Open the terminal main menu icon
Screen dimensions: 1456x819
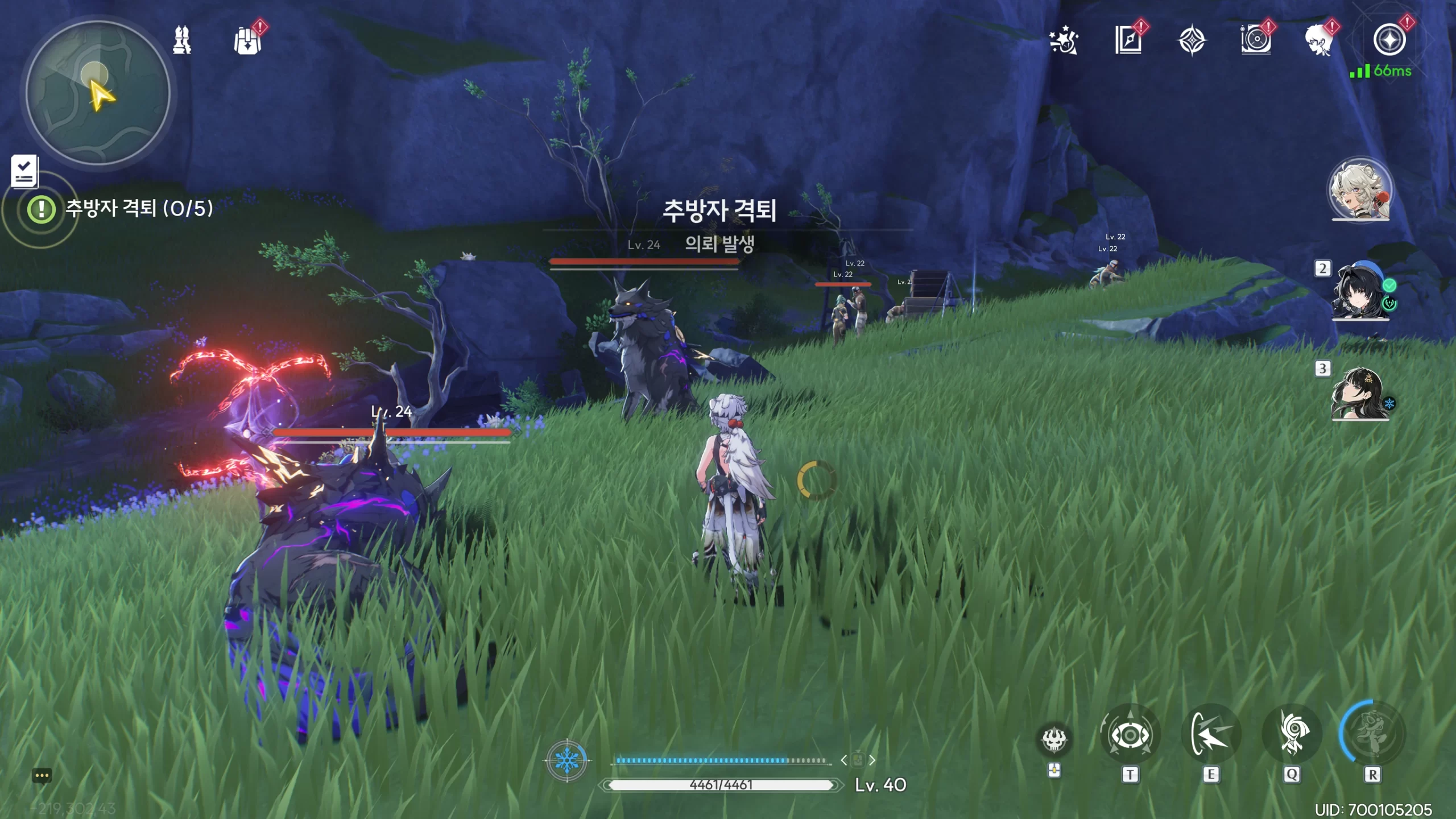tap(1389, 40)
